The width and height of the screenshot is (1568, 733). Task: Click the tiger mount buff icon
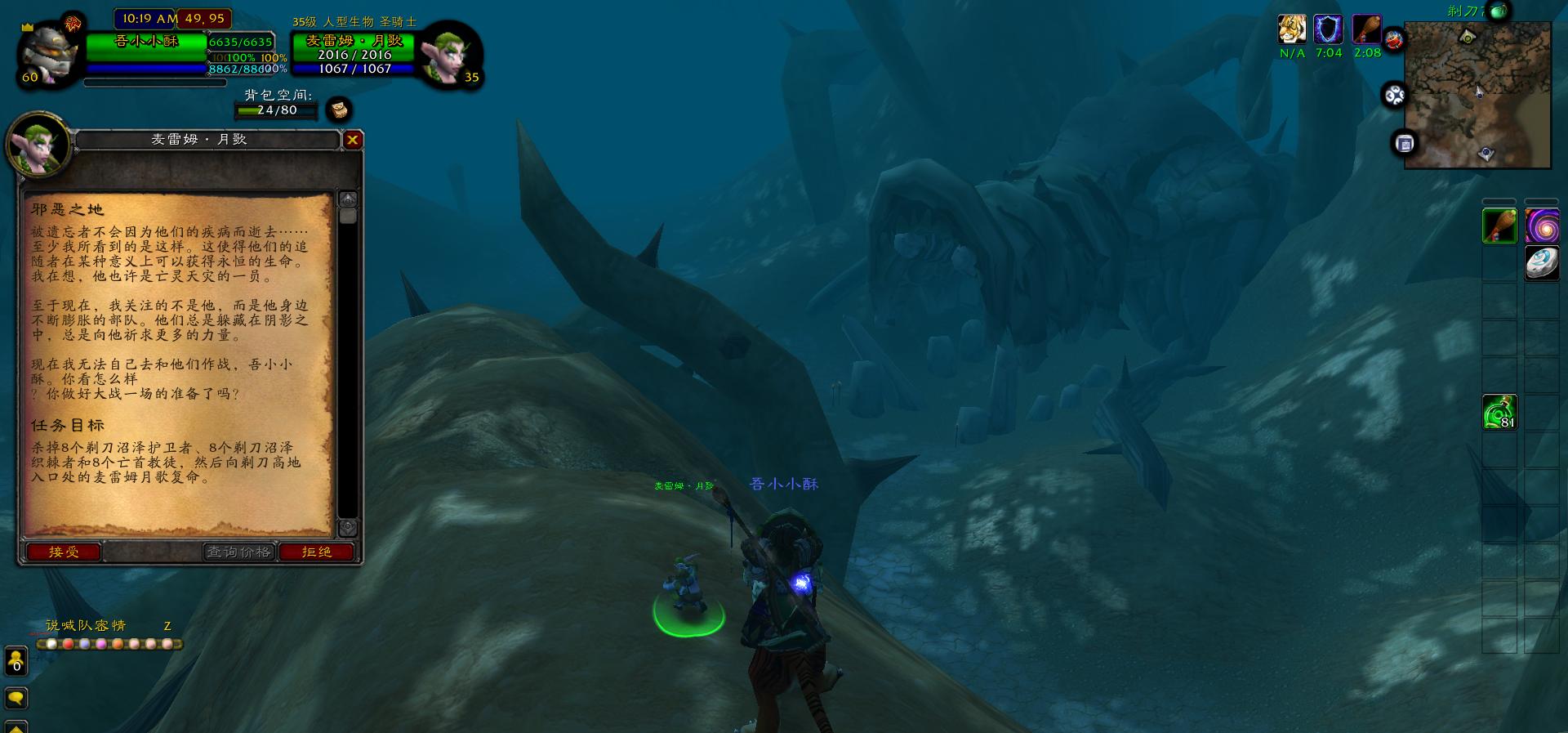(1292, 29)
